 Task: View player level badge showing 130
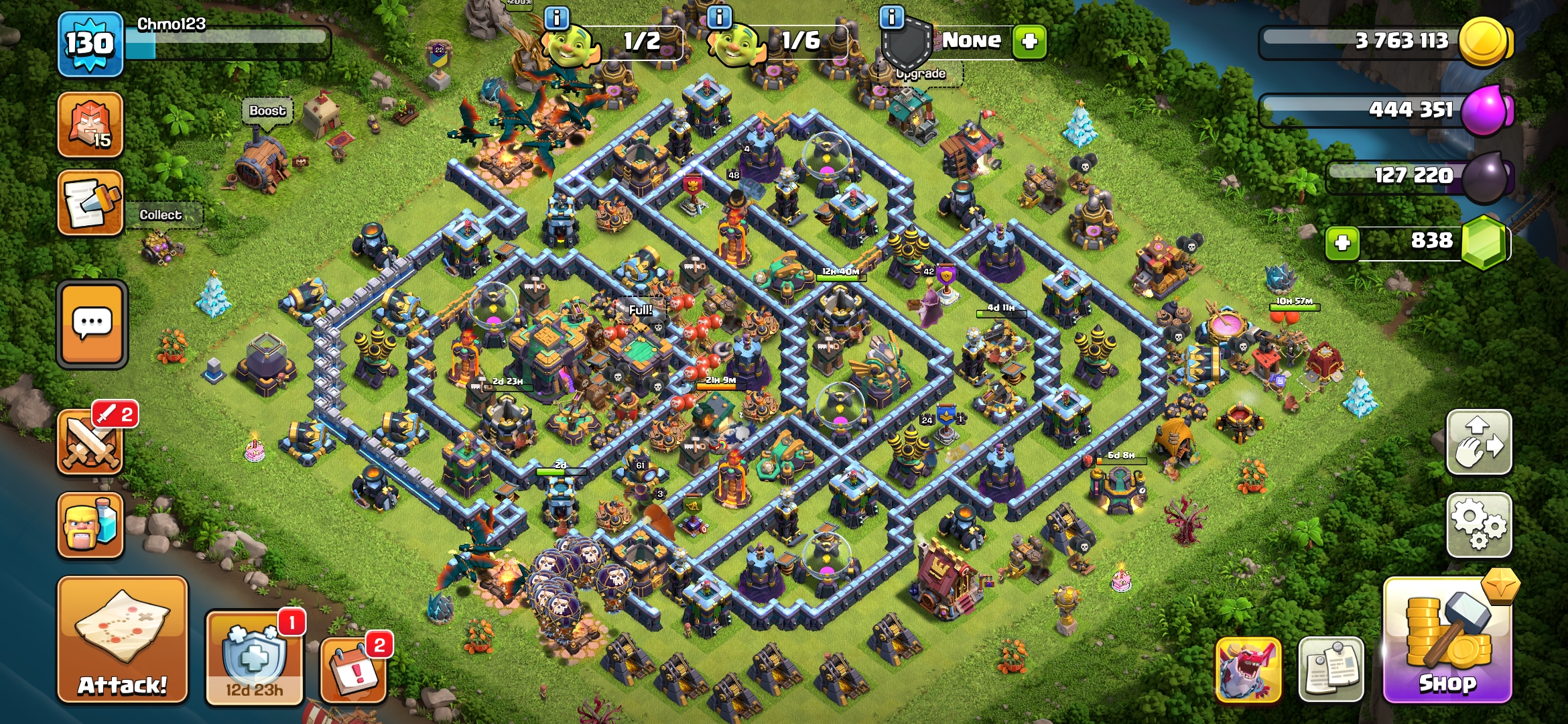90,45
